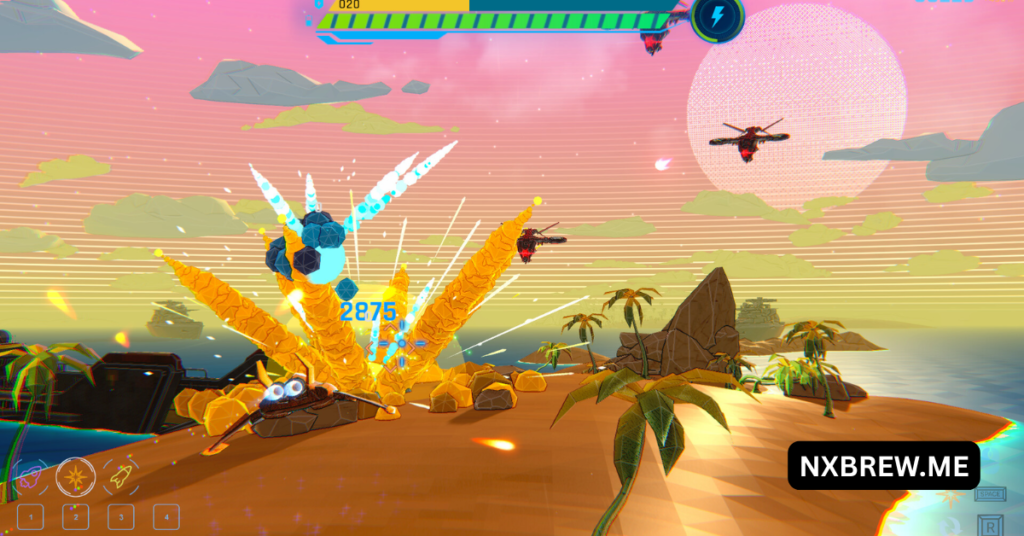The width and height of the screenshot is (1024, 536).
Task: Choose the orange compass star weapon
Action: coord(76,476)
